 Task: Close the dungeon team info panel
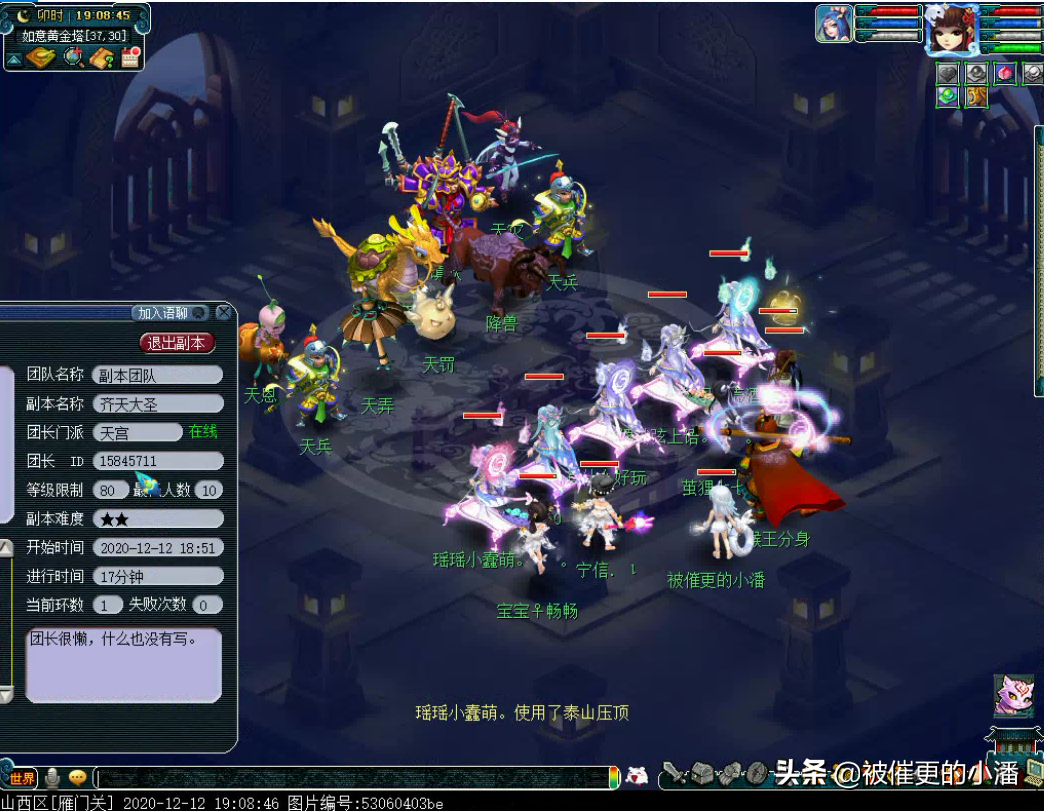(x=224, y=313)
